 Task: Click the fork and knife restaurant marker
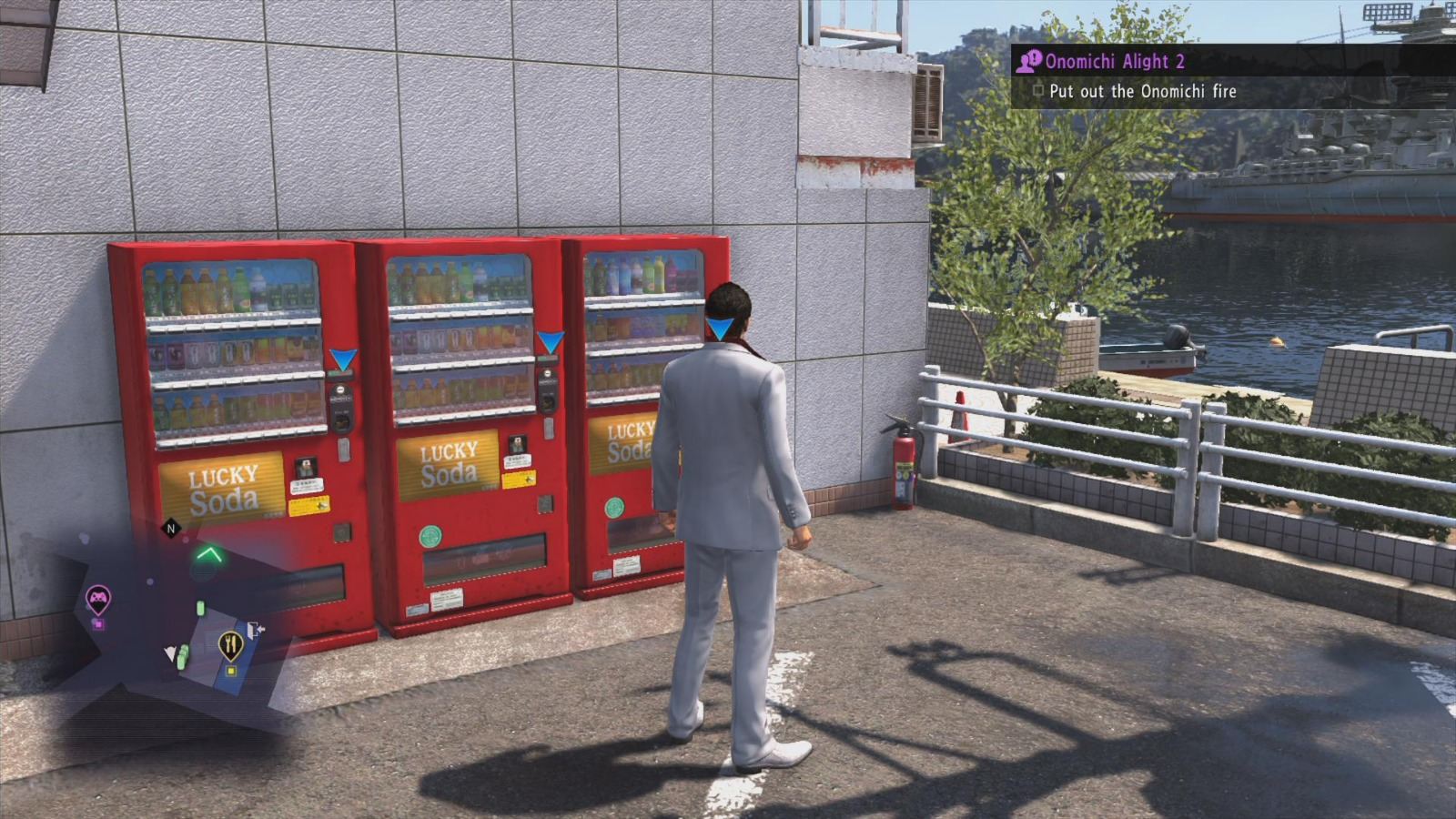(231, 642)
